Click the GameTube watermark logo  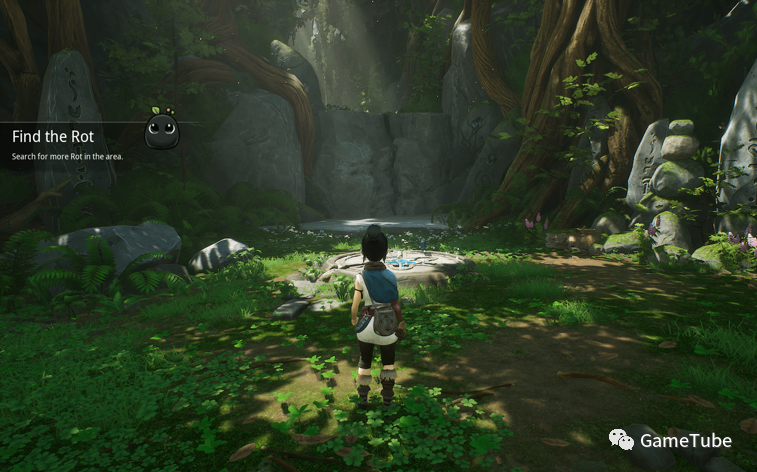[622, 440]
